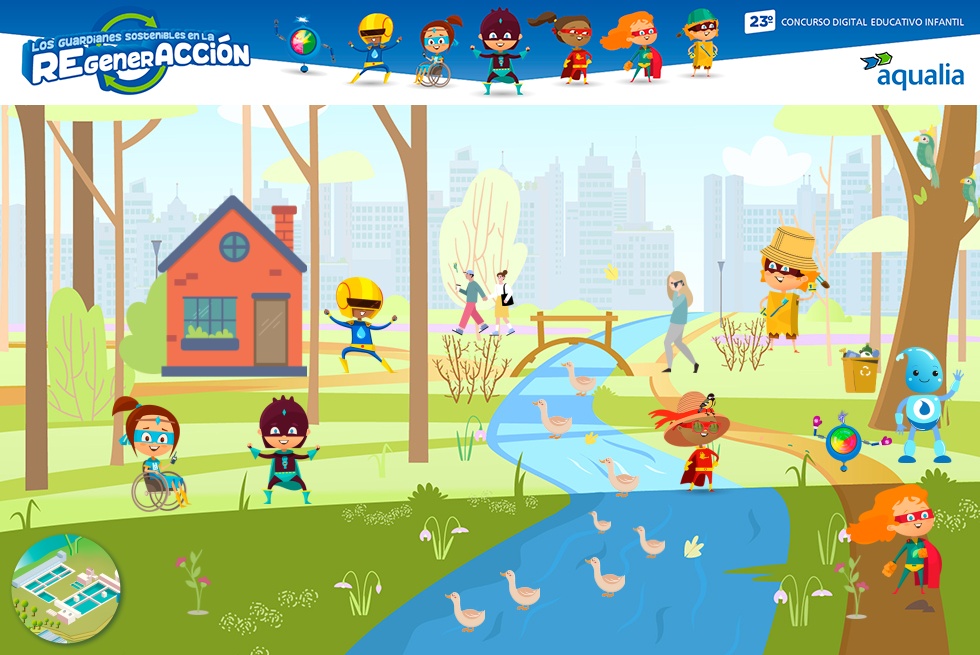The height and width of the screenshot is (655, 980).
Task: Choose the bucket-hat guardian holding a paintbrush
Action: click(788, 285)
